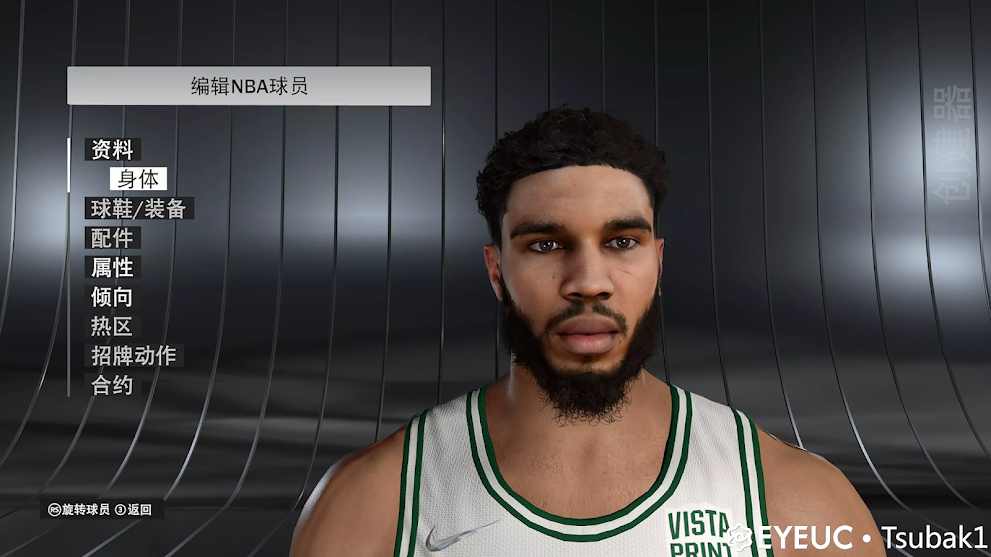
Task: Select the 资料 (Profile) menu entry
Action: (x=112, y=150)
